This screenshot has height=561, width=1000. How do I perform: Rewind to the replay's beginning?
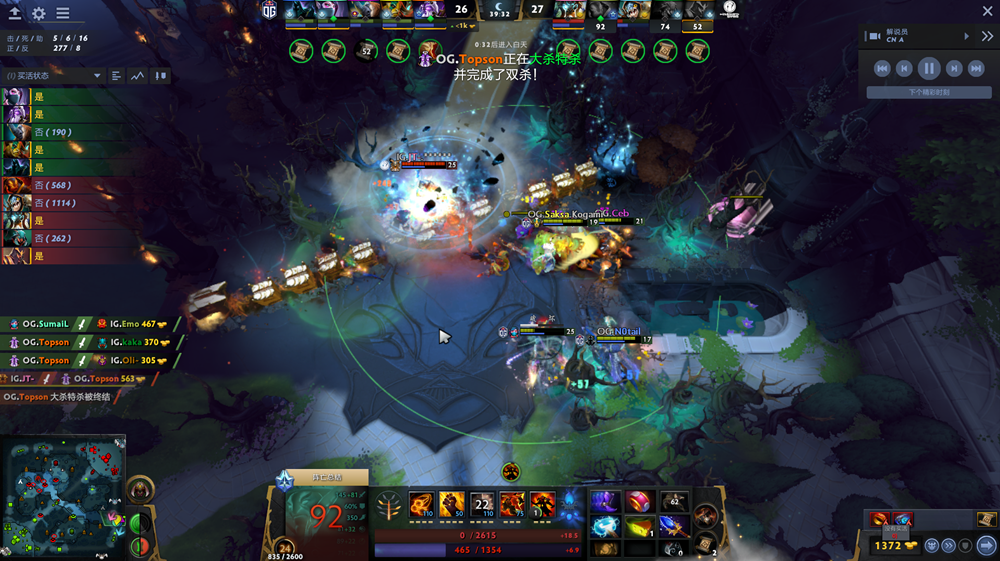[882, 68]
